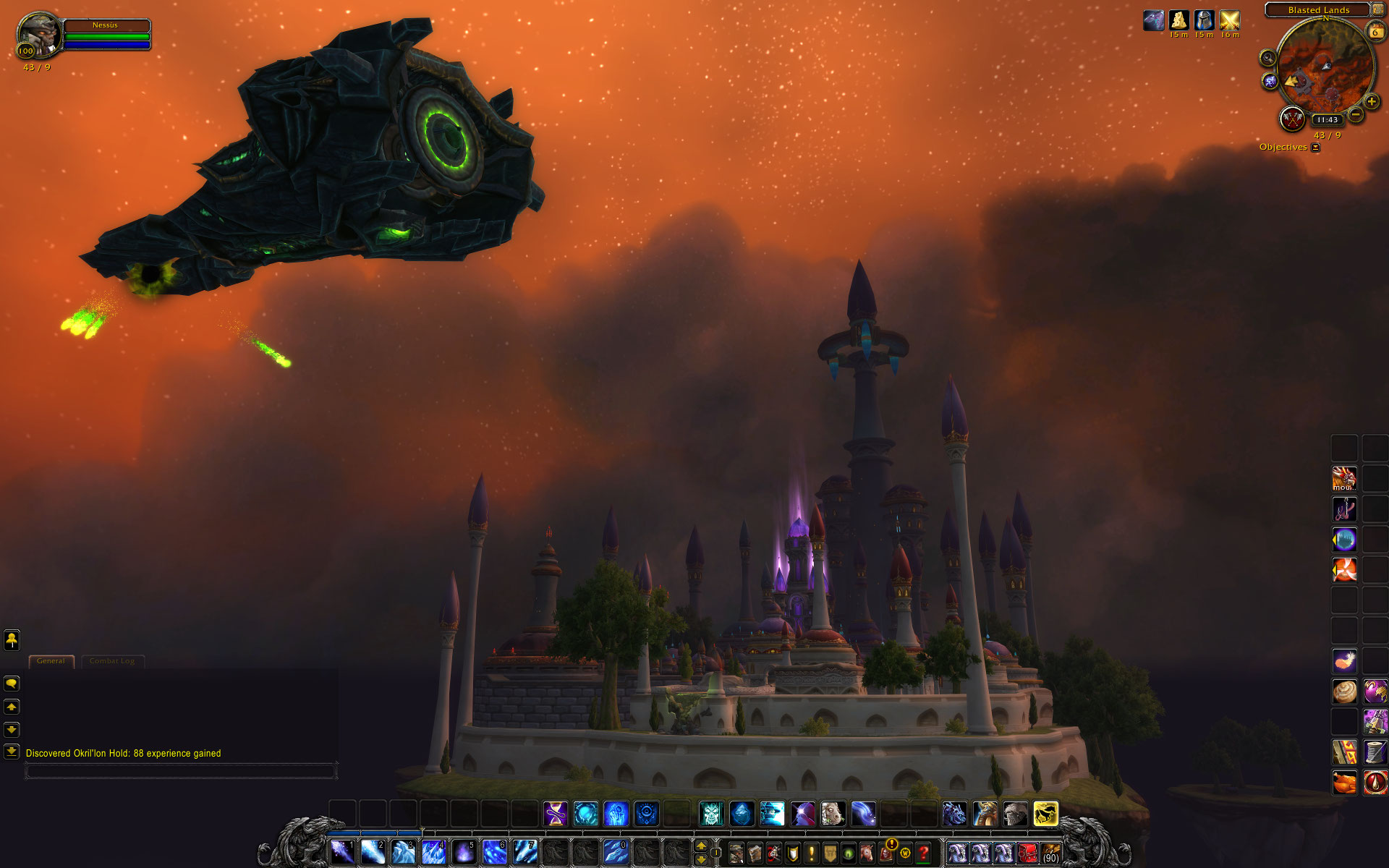The height and width of the screenshot is (868, 1389).
Task: Collapse the Objectives tracker
Action: pyautogui.click(x=1315, y=148)
